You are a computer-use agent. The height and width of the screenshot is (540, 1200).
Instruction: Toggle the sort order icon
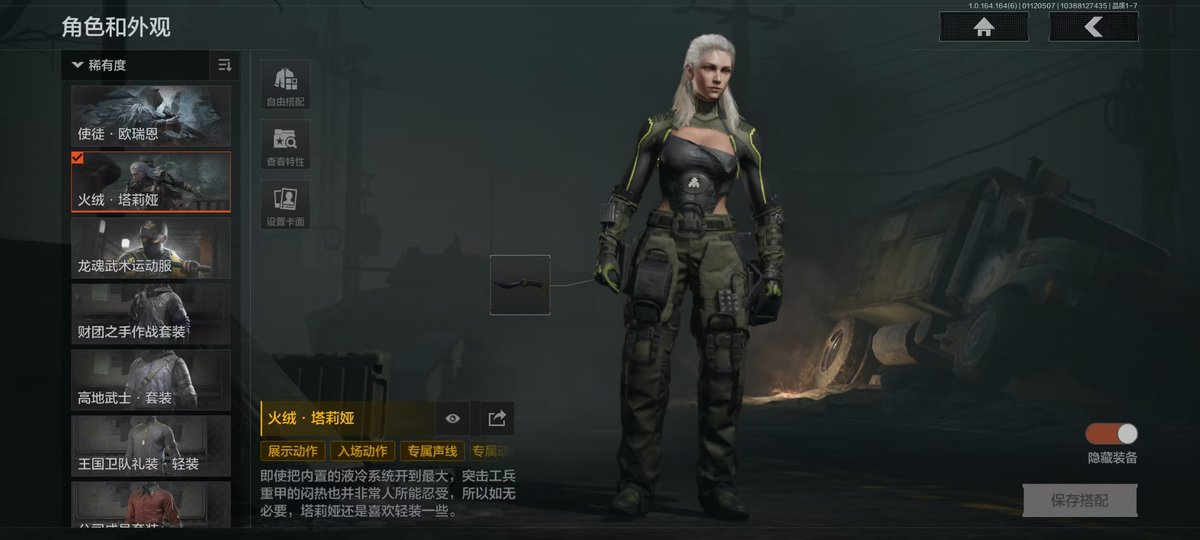pyautogui.click(x=224, y=66)
